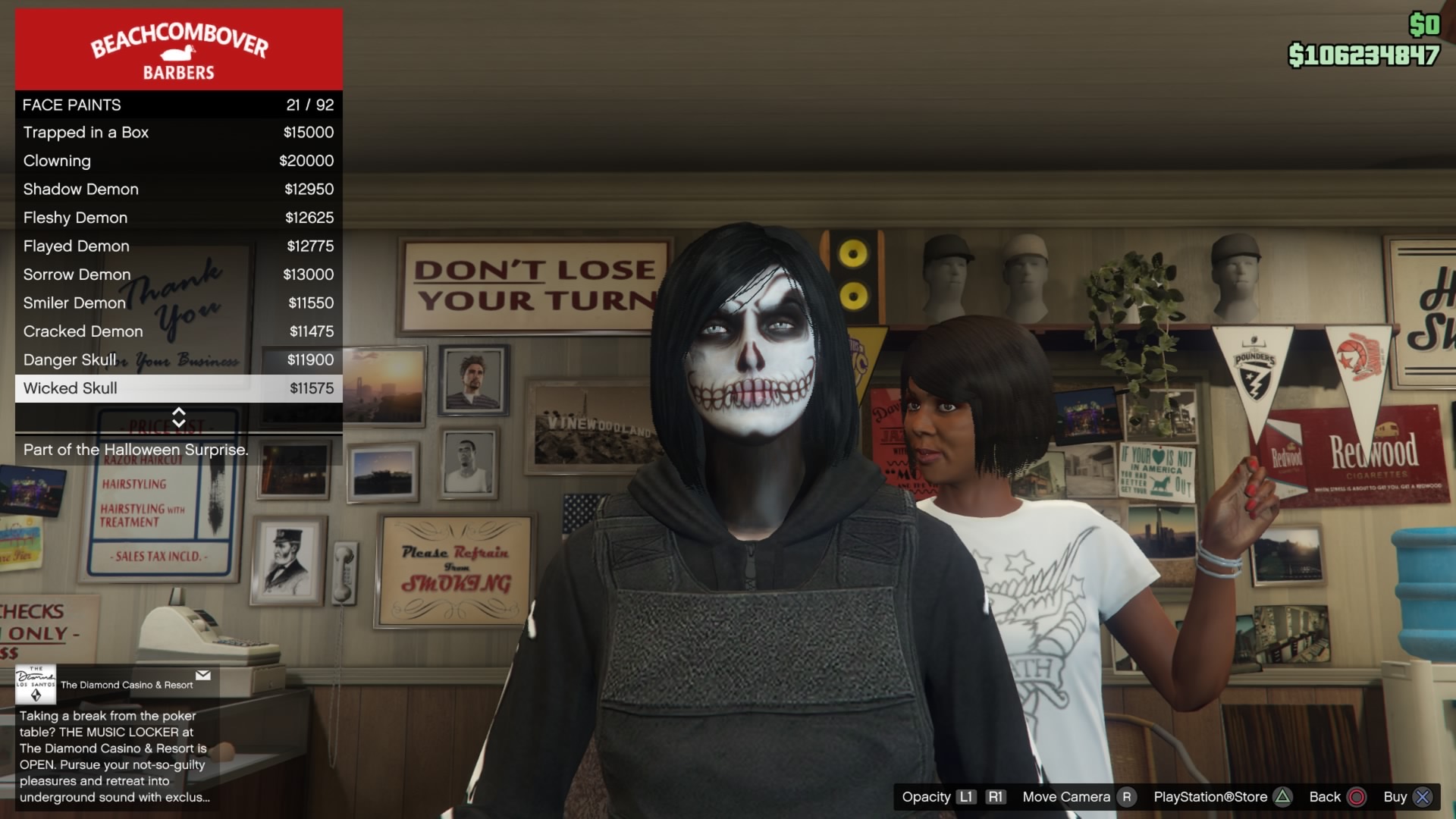This screenshot has width=1456, height=819.
Task: Click the highlighted Wicked Skull entry
Action: point(178,388)
